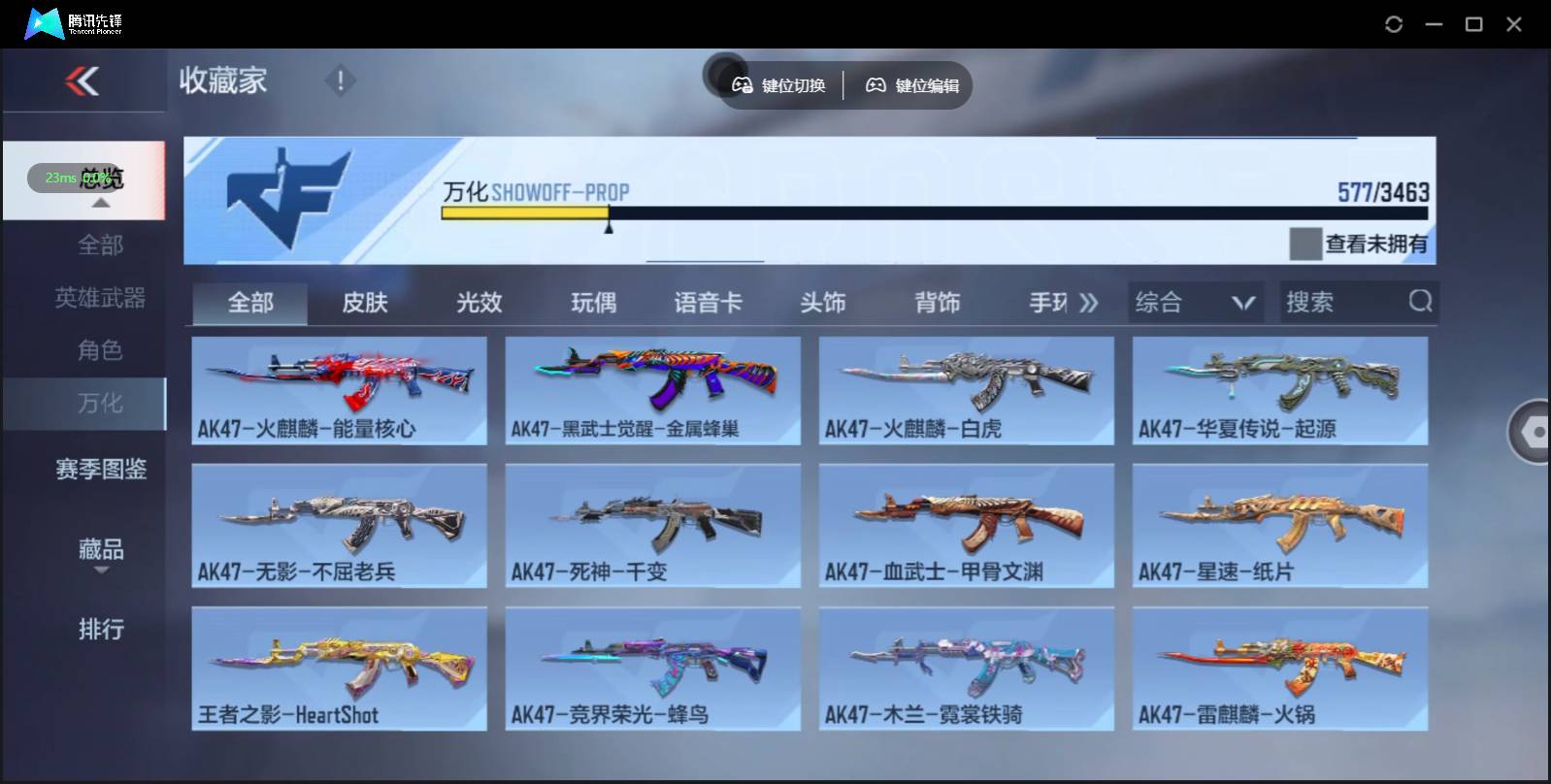Switch to the 皮肤 tab
Screen dimensions: 1551x784
366,302
